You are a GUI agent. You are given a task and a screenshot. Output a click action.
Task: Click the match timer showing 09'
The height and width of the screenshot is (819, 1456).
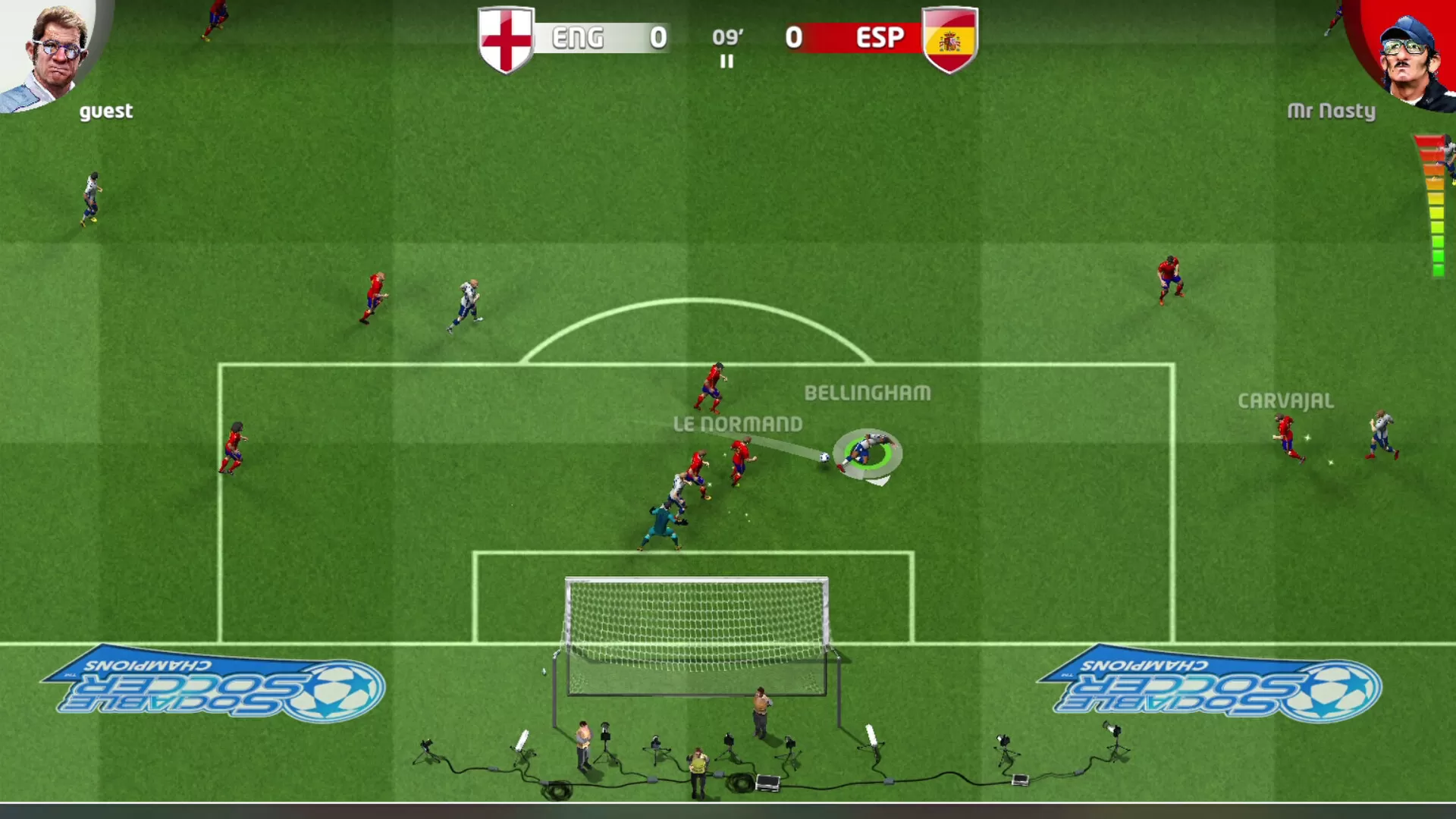[726, 36]
